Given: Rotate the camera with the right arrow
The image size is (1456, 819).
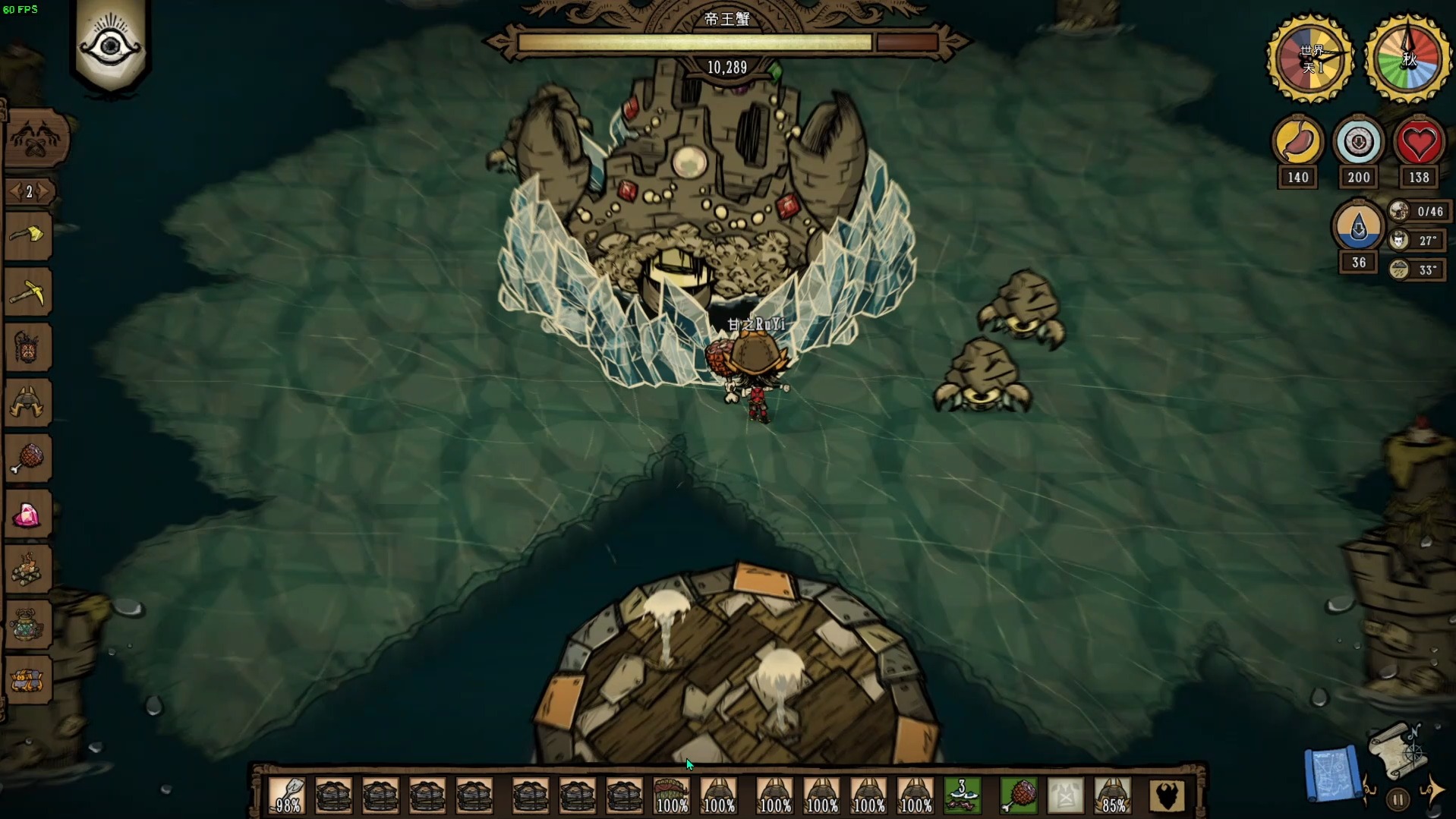Looking at the screenshot, I should (x=1432, y=789).
